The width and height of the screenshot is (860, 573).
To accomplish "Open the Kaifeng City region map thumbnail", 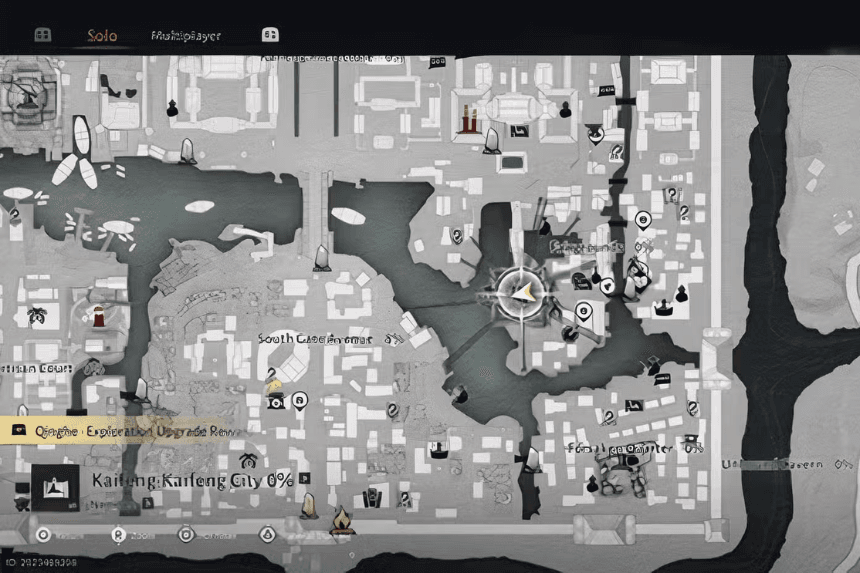I will pos(54,487).
